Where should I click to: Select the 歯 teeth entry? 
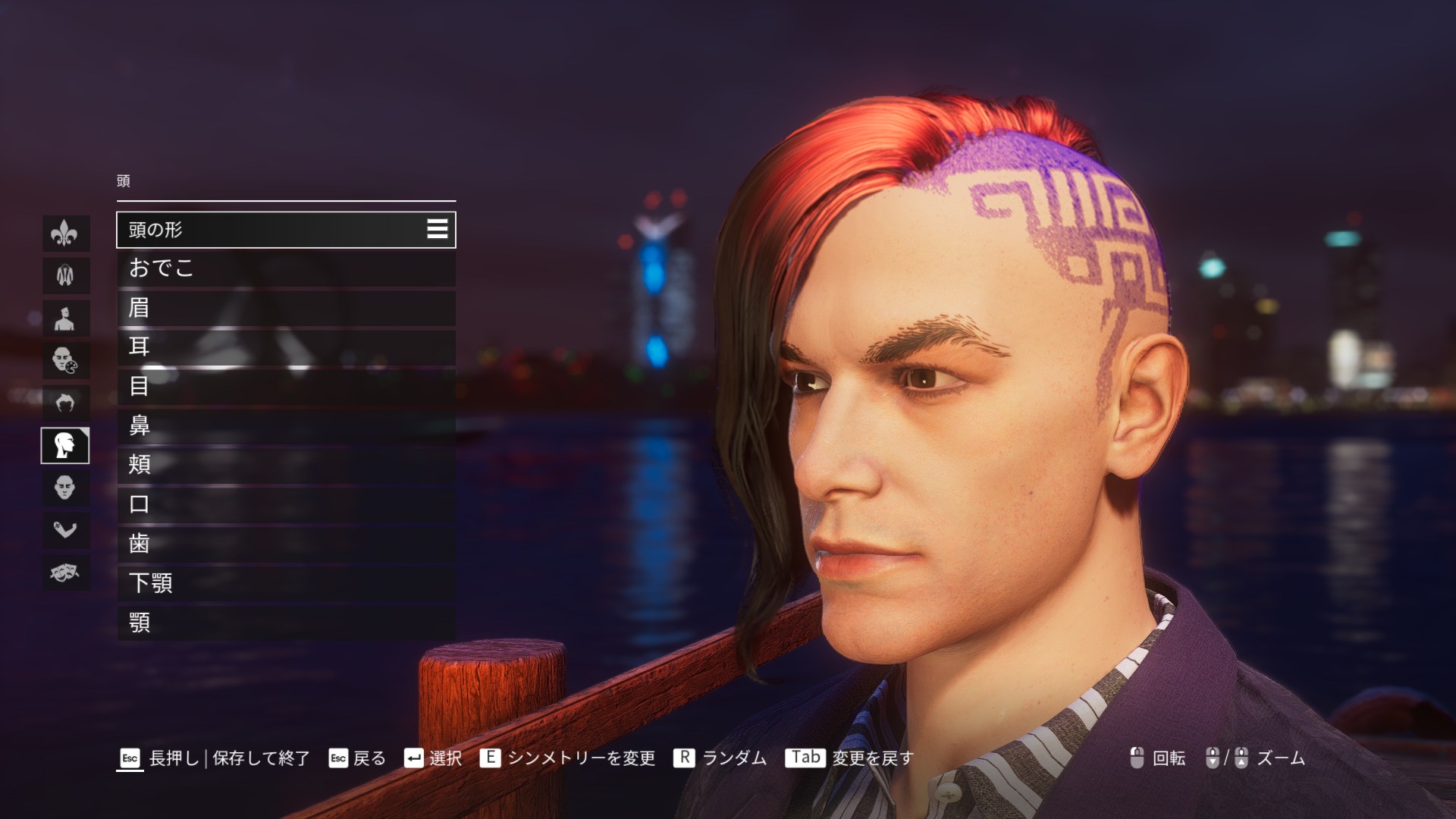285,544
